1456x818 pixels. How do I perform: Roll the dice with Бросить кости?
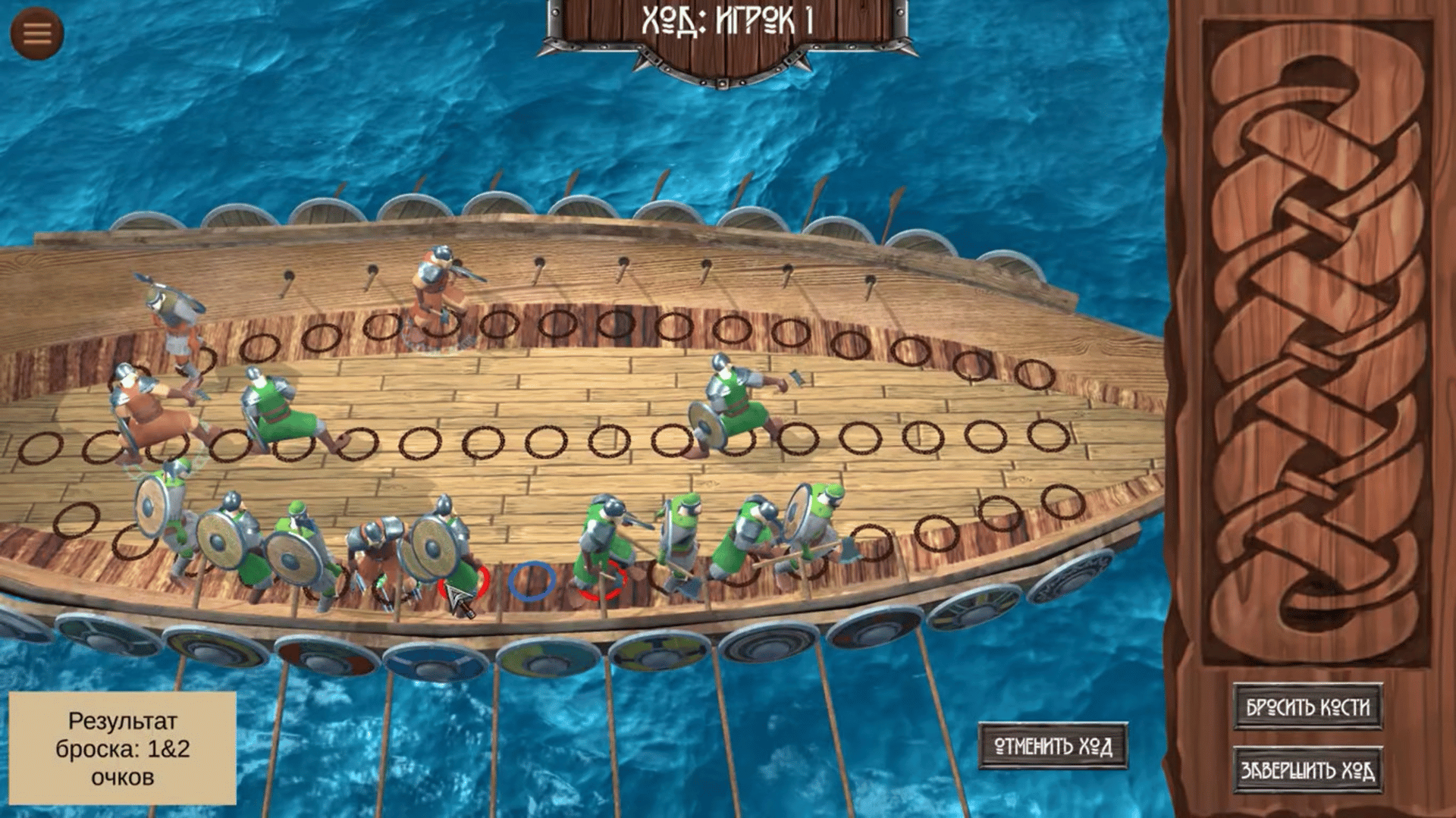pyautogui.click(x=1307, y=707)
